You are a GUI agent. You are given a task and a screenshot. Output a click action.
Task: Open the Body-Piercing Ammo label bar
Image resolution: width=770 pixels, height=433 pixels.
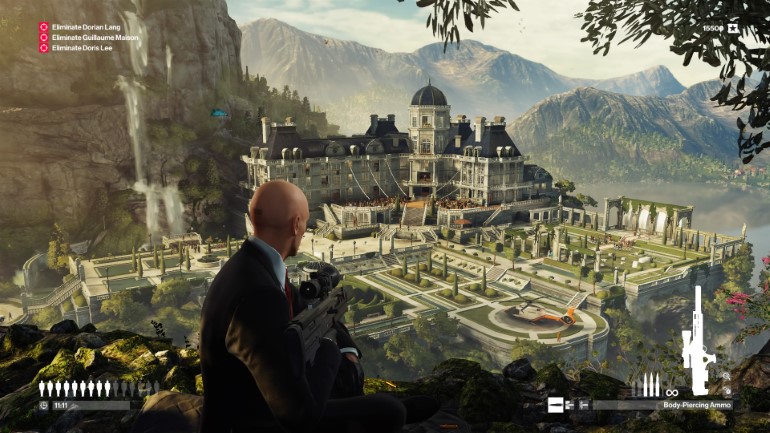(696, 405)
